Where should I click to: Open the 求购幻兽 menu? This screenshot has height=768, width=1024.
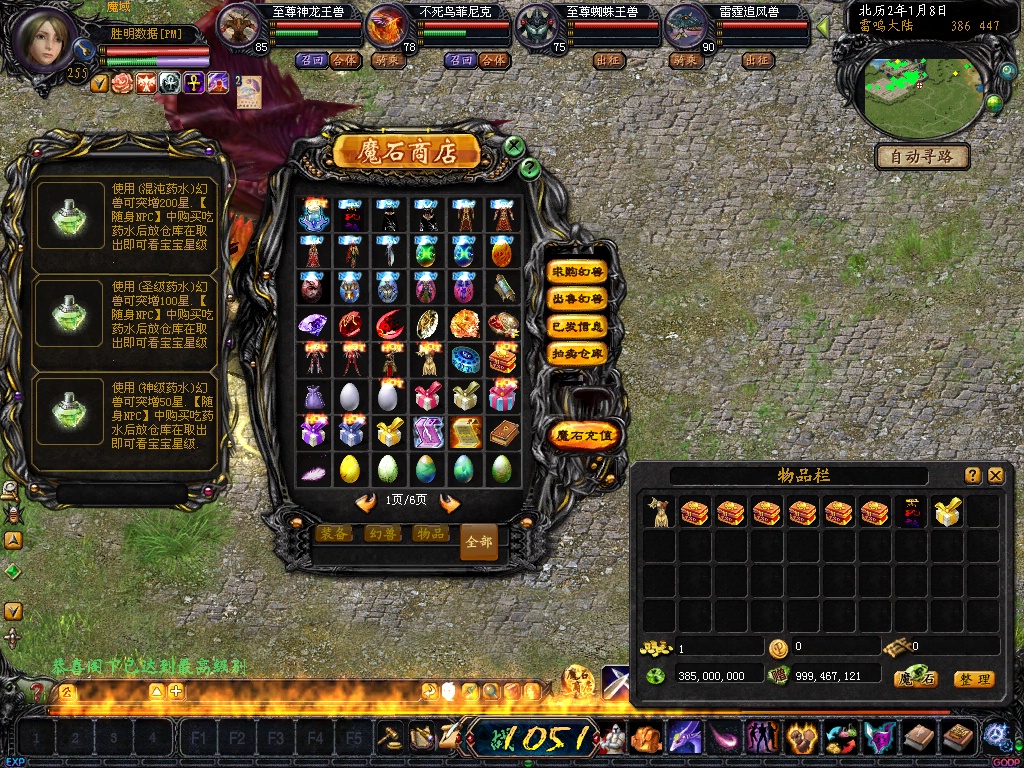pos(577,272)
